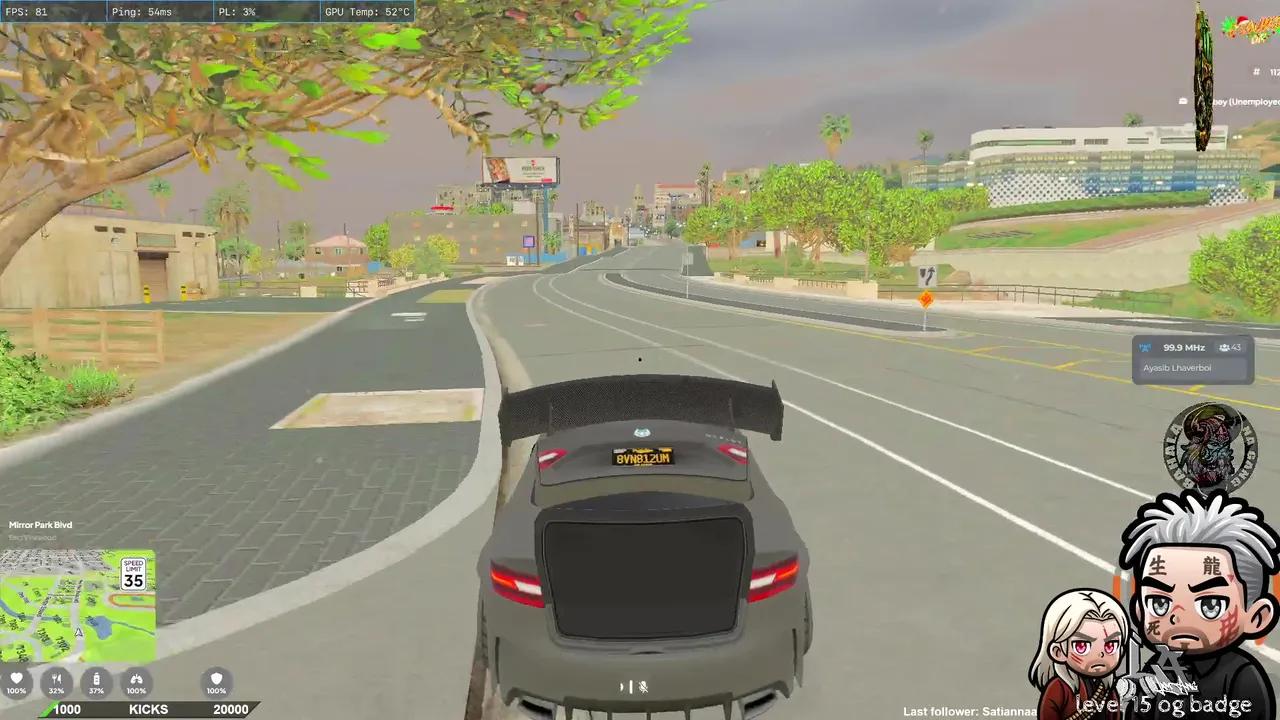Image resolution: width=1280 pixels, height=720 pixels.
Task: Click the briefcase job icon near Unemployed label
Action: pos(1183,101)
